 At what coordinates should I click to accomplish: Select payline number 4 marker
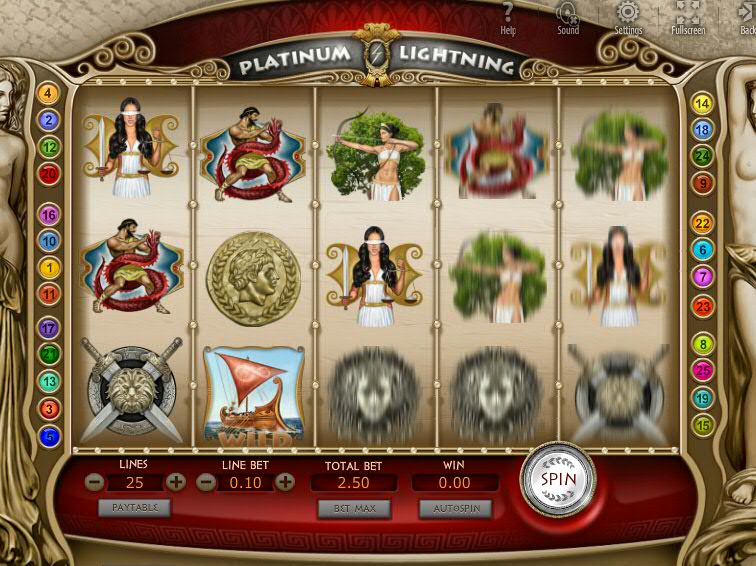click(48, 94)
